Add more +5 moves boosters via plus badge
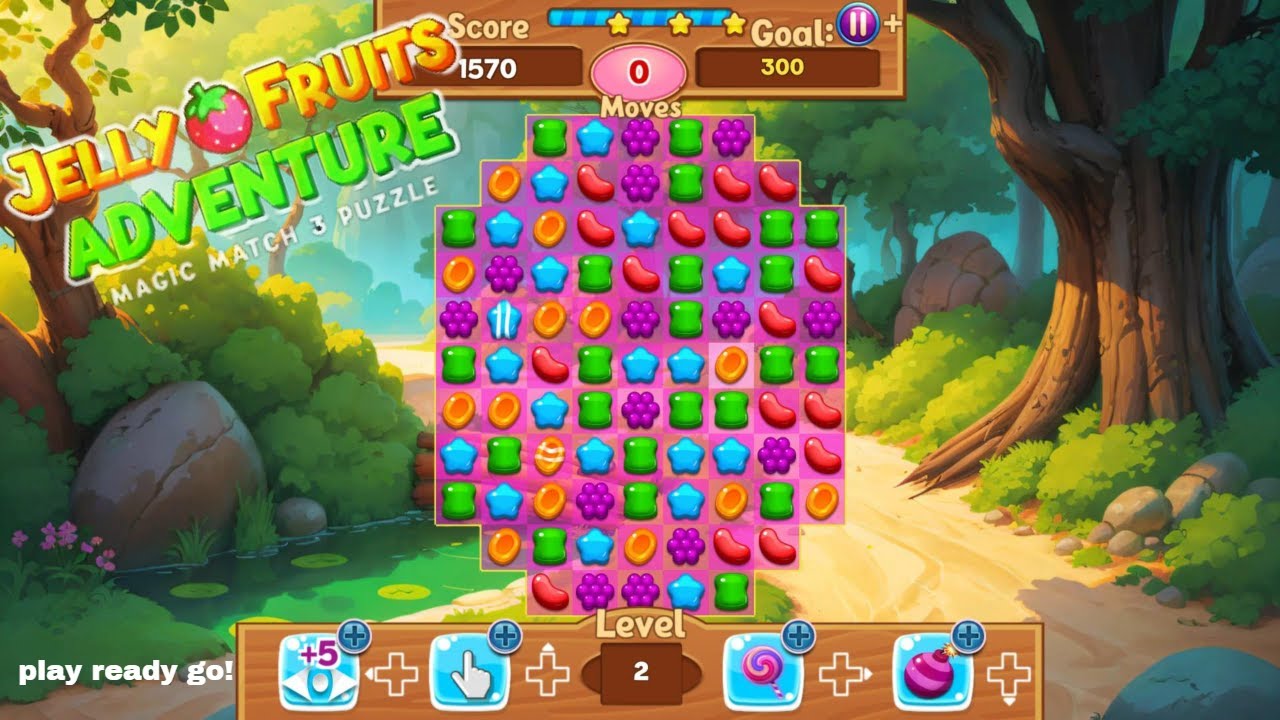 pyautogui.click(x=355, y=635)
